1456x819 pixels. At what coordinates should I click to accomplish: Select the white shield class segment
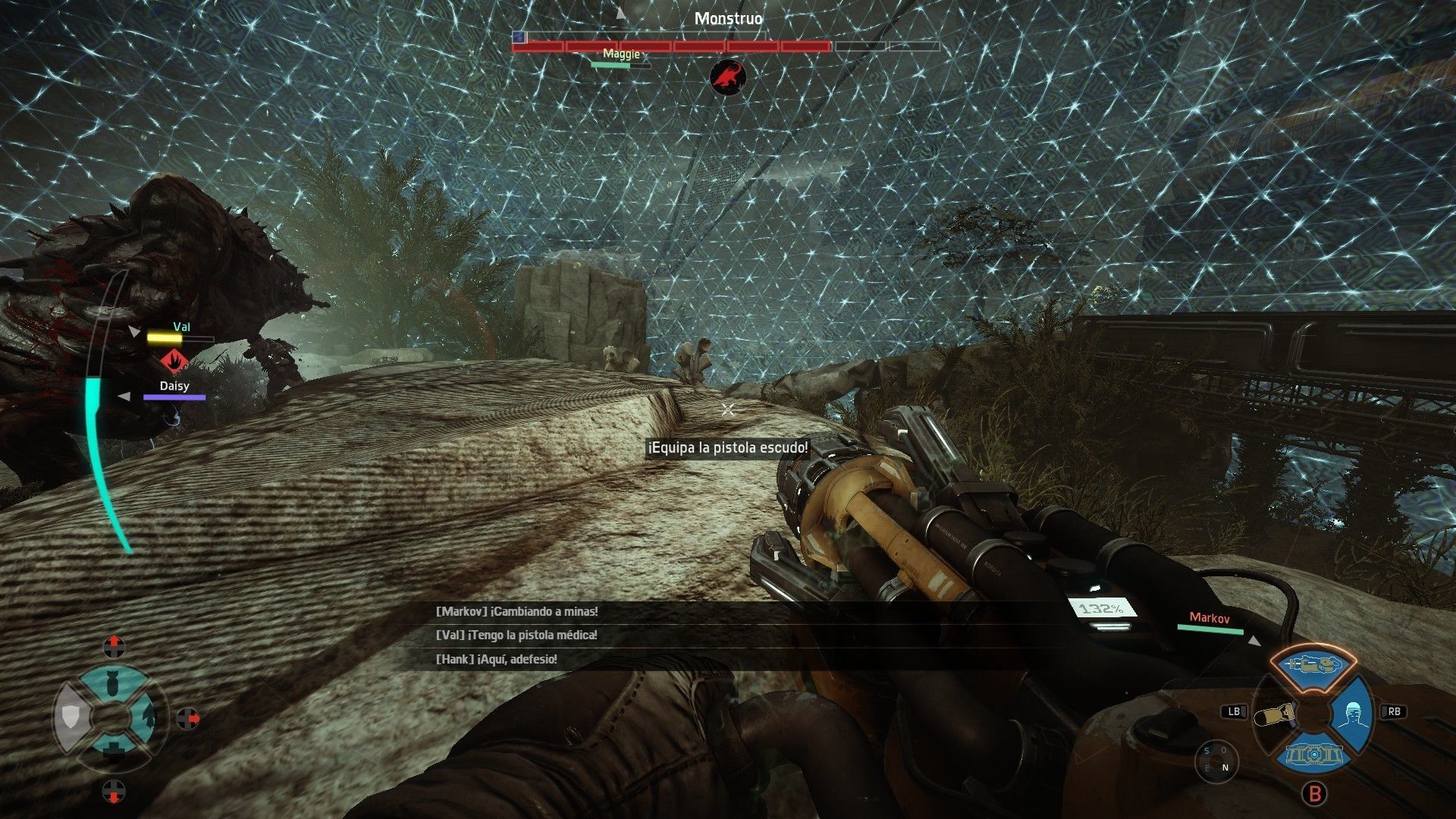69,717
